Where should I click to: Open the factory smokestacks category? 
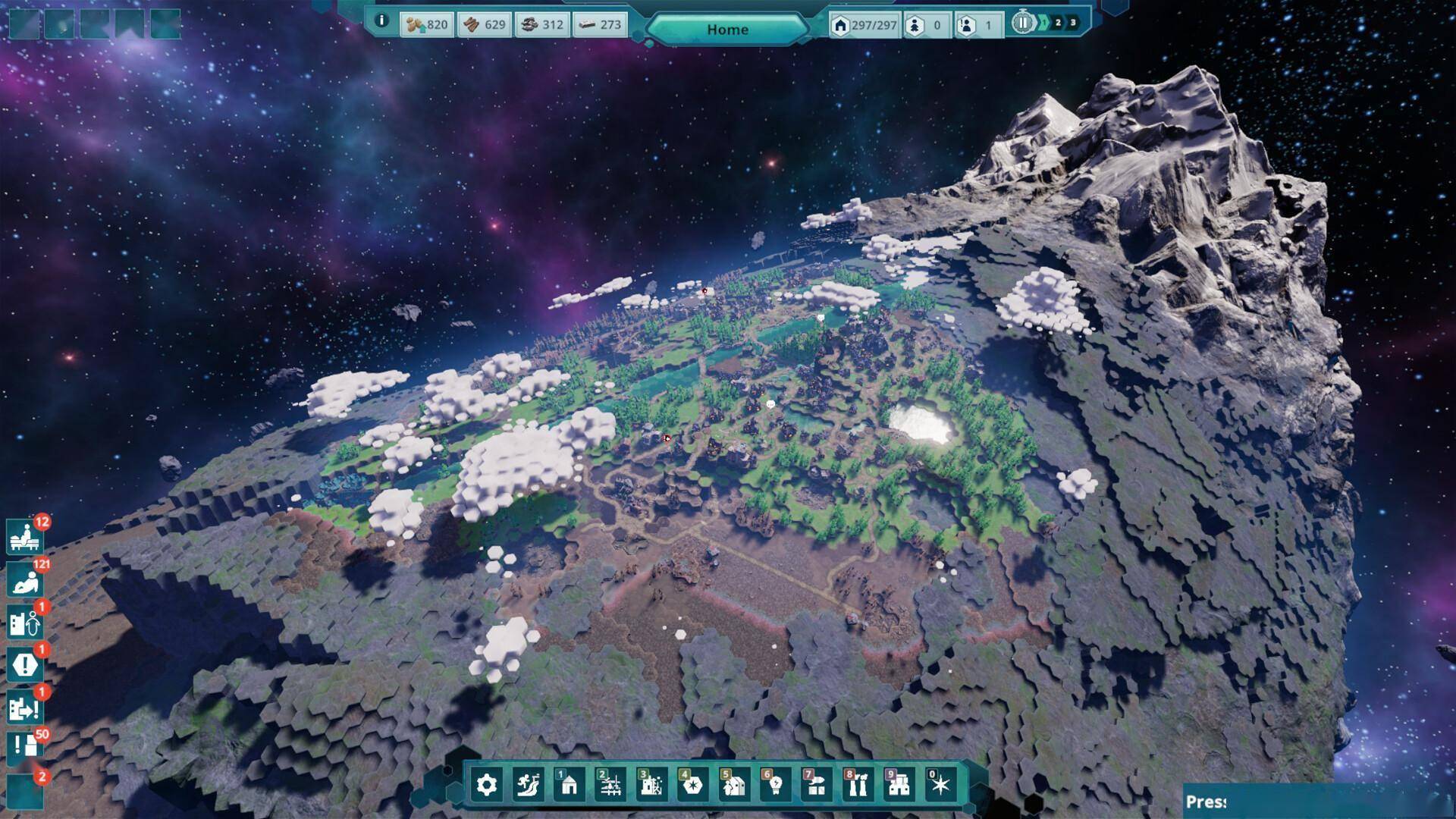click(857, 785)
